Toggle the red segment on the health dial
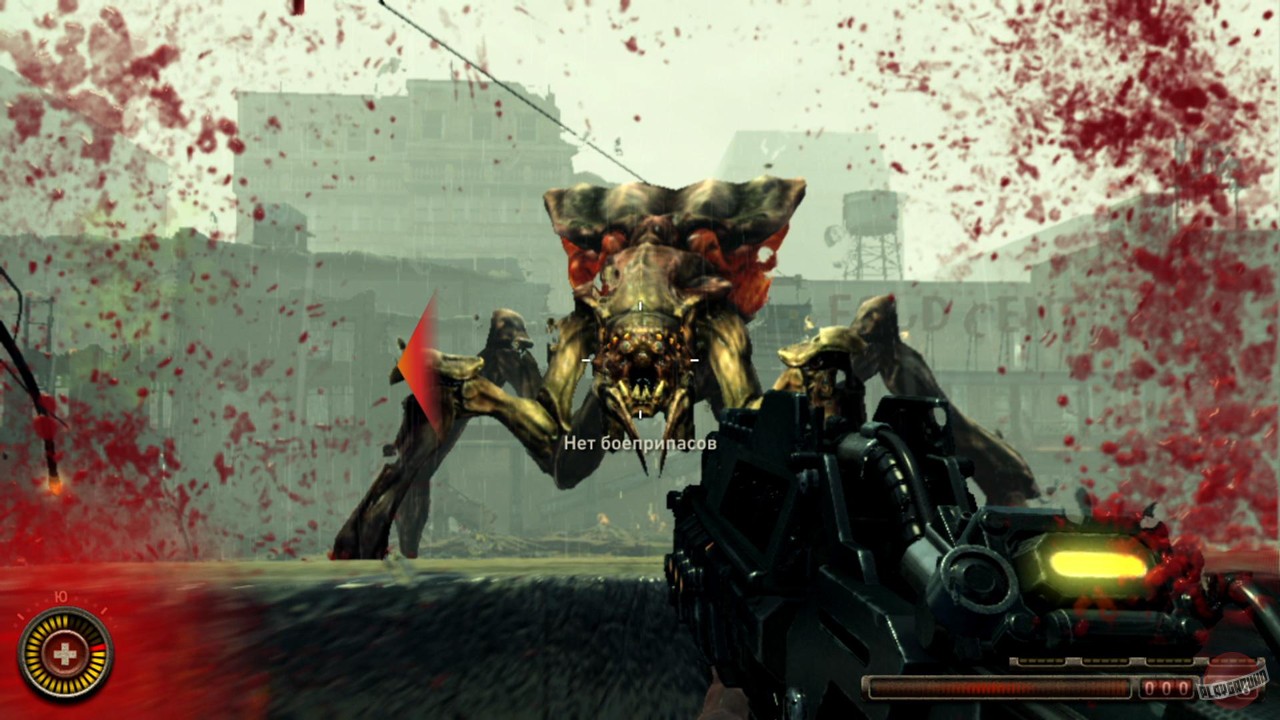1280x720 pixels. [97, 647]
